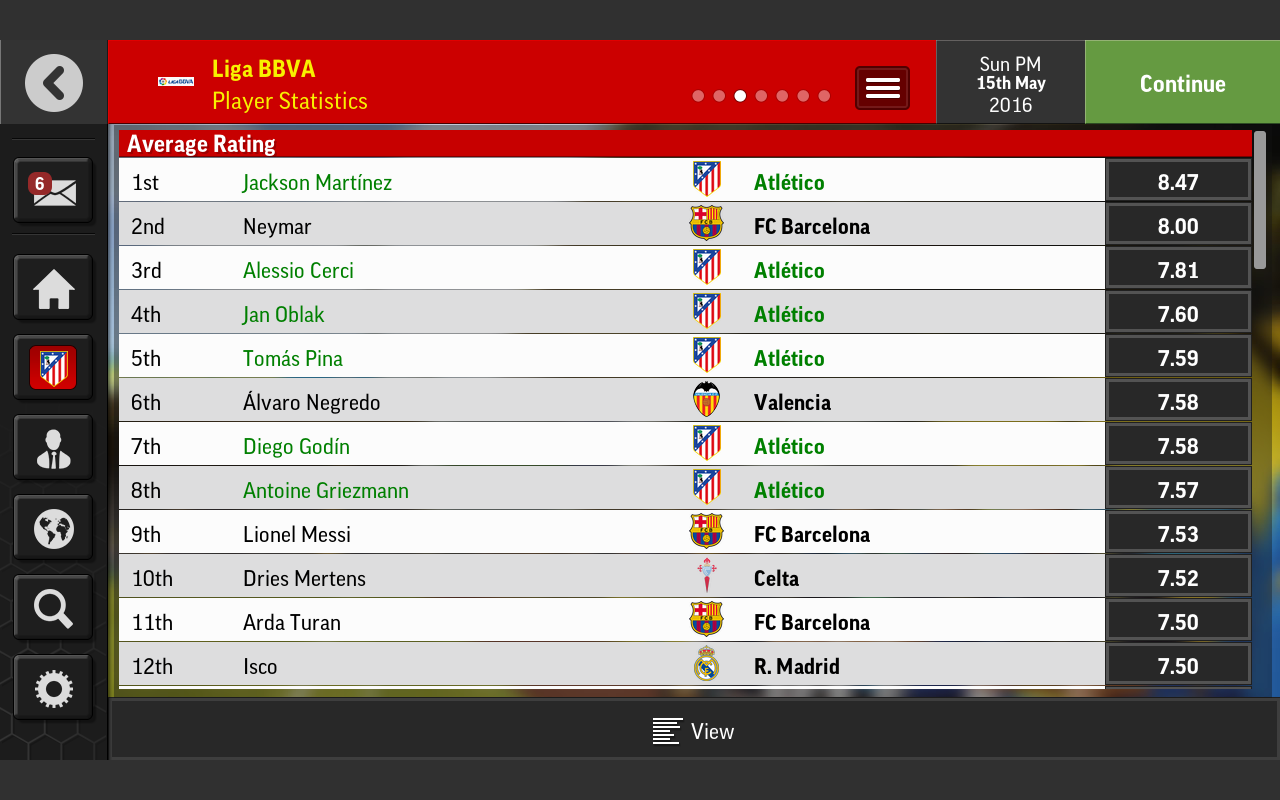The height and width of the screenshot is (800, 1280).
Task: Click the list scrollbar handle
Action: [x=1260, y=200]
